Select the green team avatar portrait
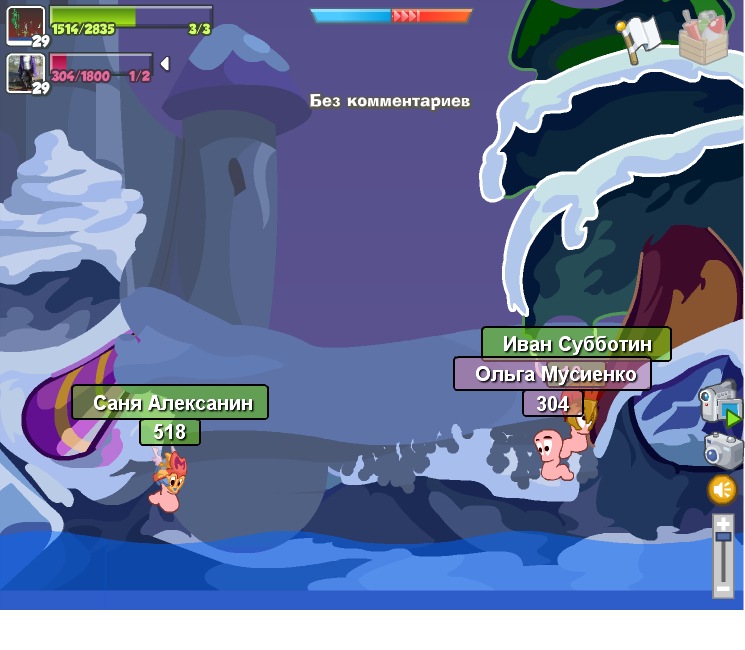 (25, 25)
